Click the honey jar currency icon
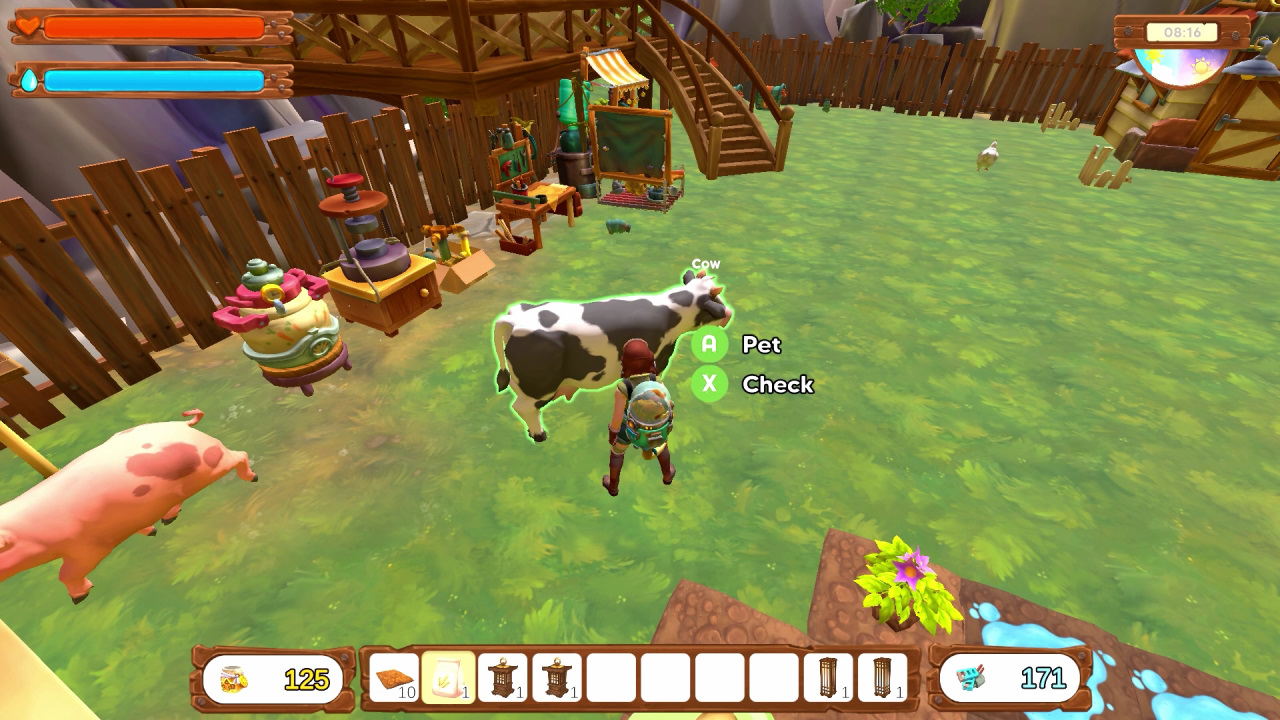Viewport: 1280px width, 720px height. [232, 677]
